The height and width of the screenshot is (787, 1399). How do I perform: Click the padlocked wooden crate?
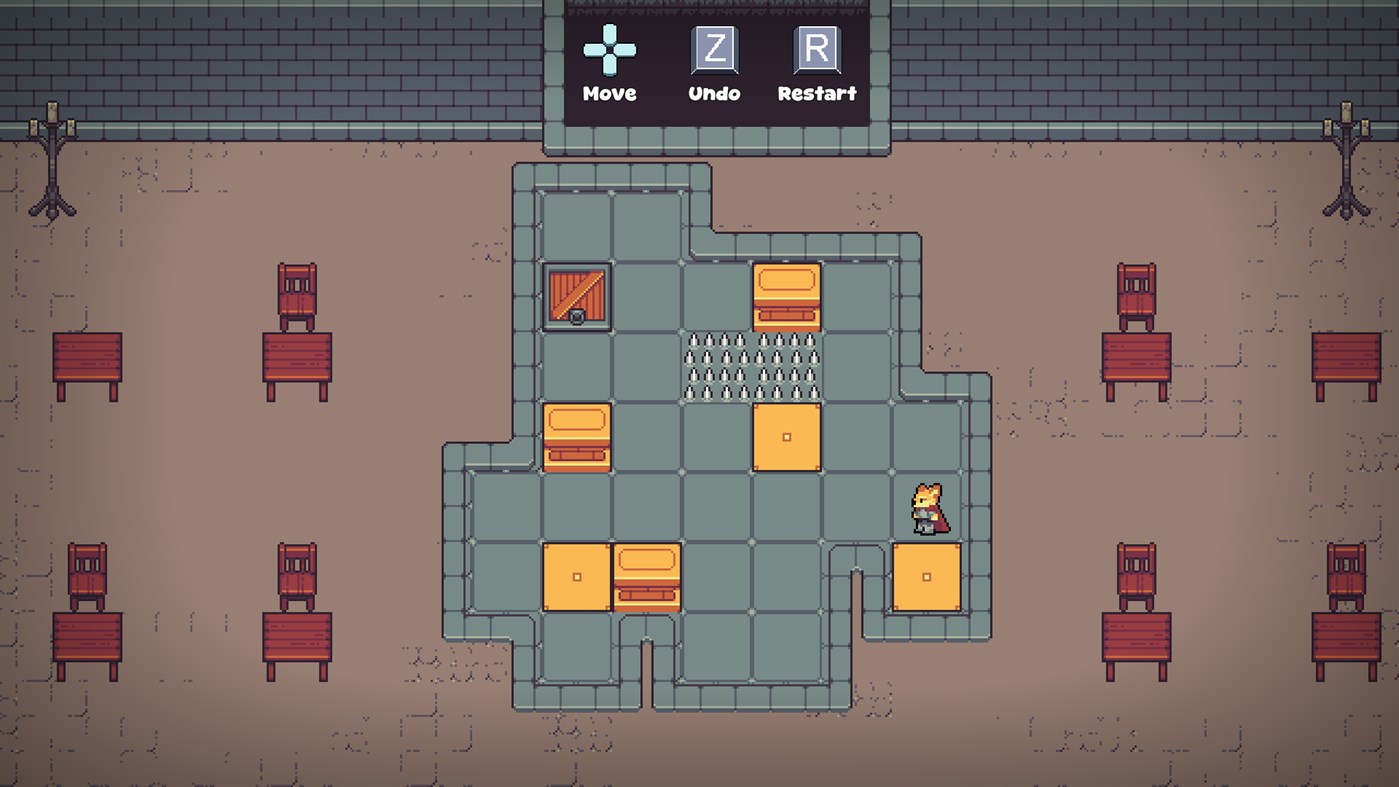pyautogui.click(x=575, y=295)
